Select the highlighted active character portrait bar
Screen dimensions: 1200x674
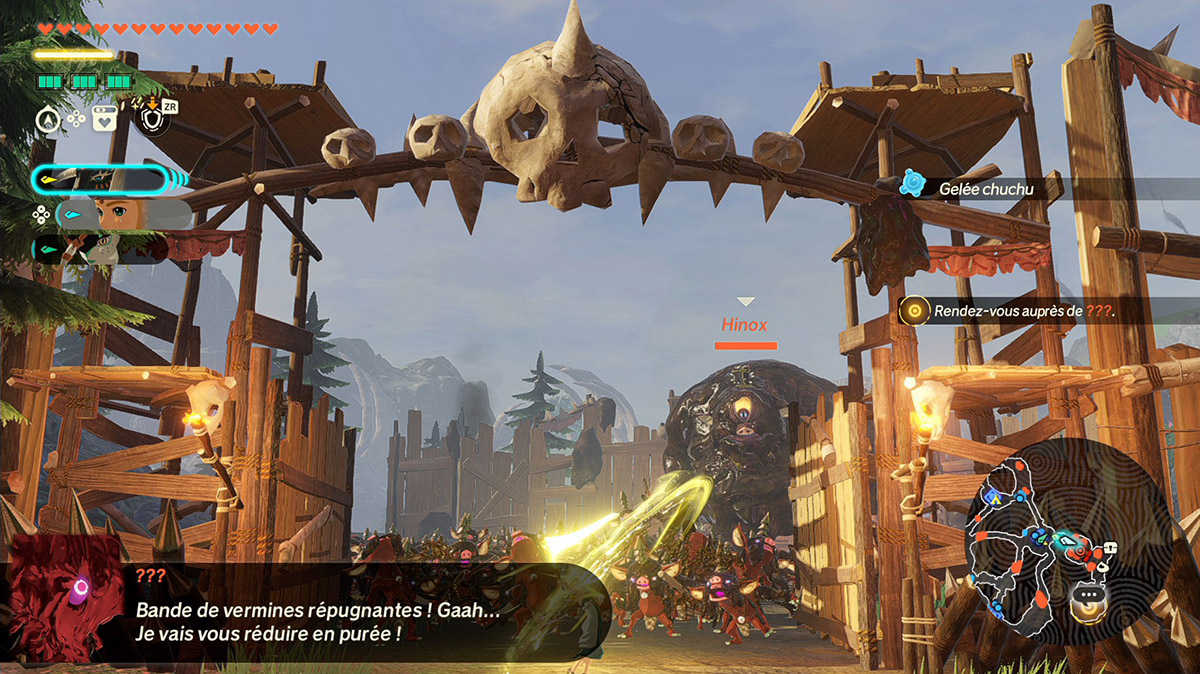[x=100, y=180]
